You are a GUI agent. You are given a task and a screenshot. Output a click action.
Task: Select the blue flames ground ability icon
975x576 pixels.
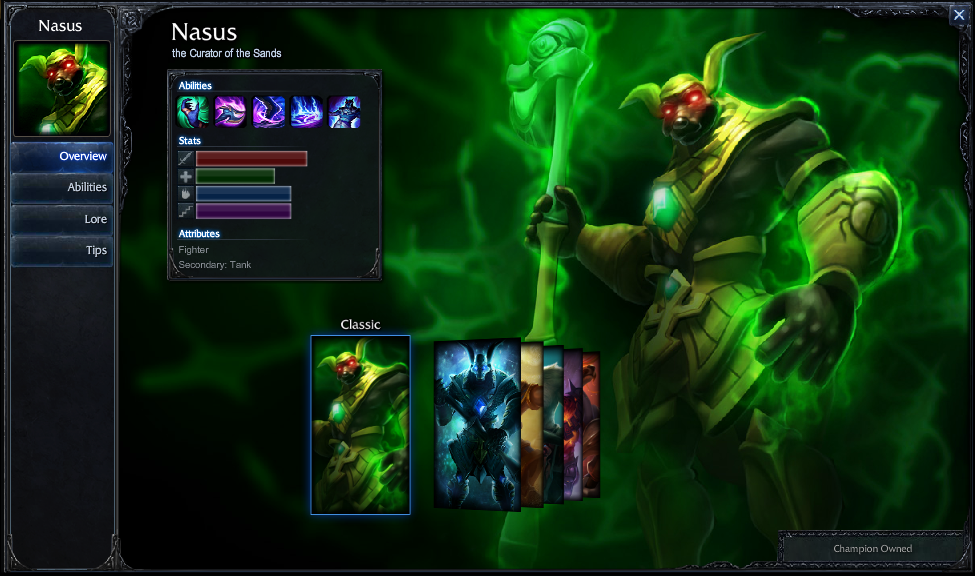[306, 112]
